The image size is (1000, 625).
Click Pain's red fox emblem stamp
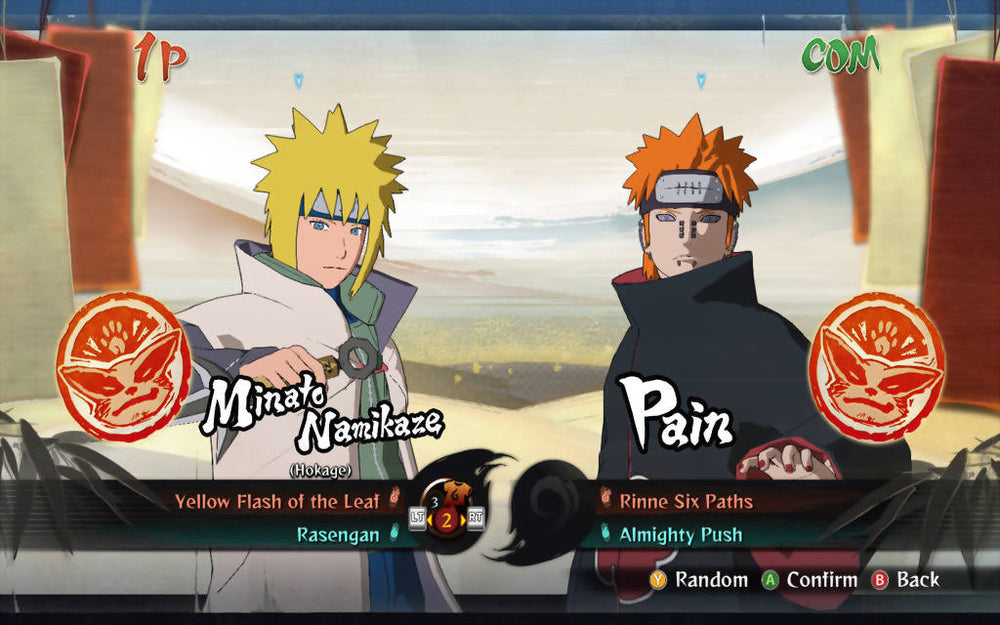pos(876,366)
